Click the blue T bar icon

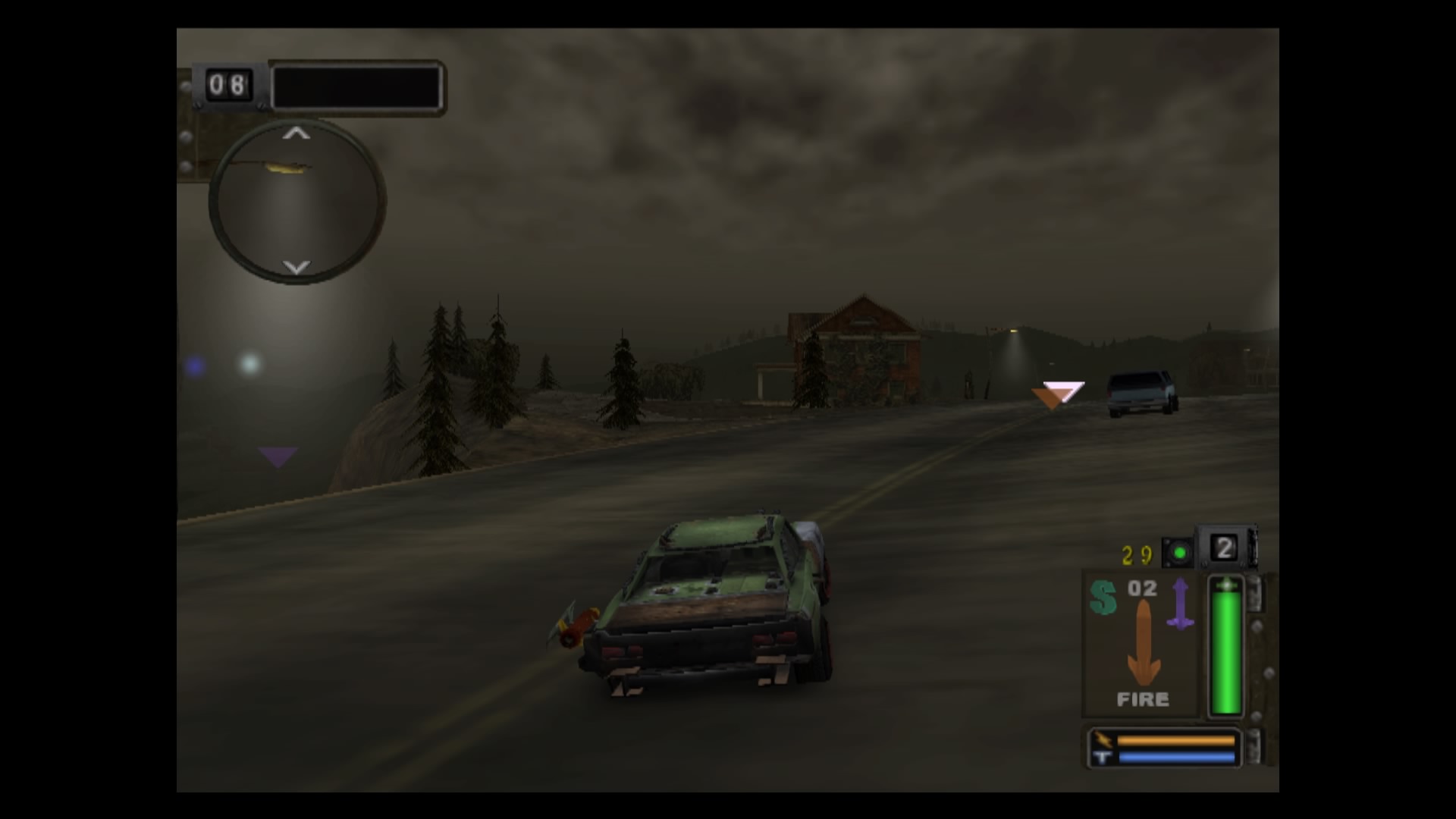point(1103,755)
